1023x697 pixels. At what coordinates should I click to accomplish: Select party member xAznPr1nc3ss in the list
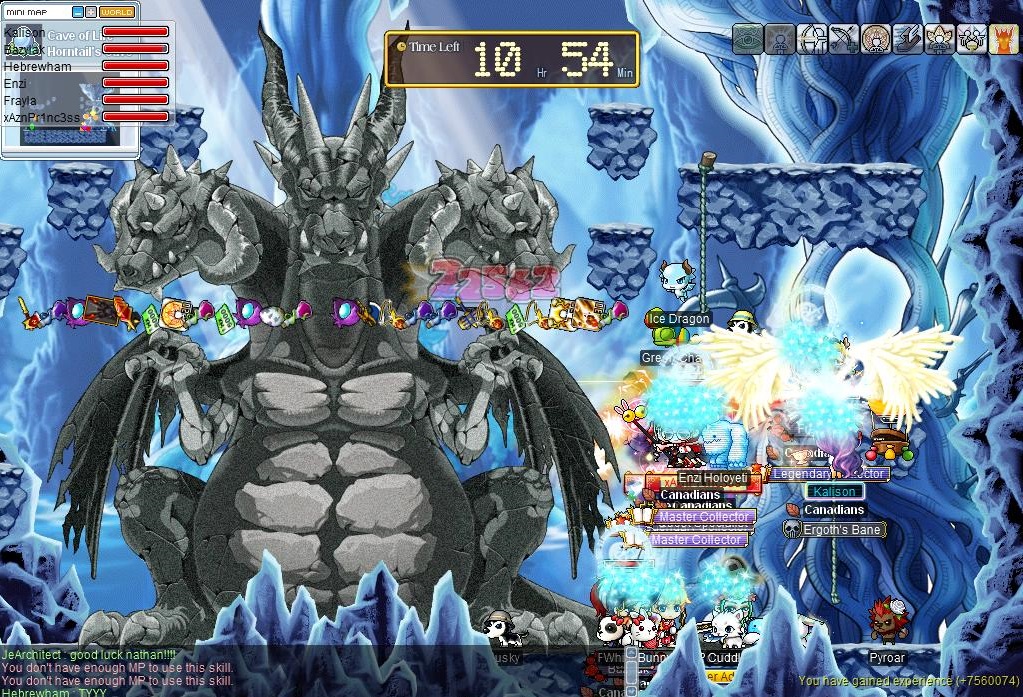coord(42,117)
